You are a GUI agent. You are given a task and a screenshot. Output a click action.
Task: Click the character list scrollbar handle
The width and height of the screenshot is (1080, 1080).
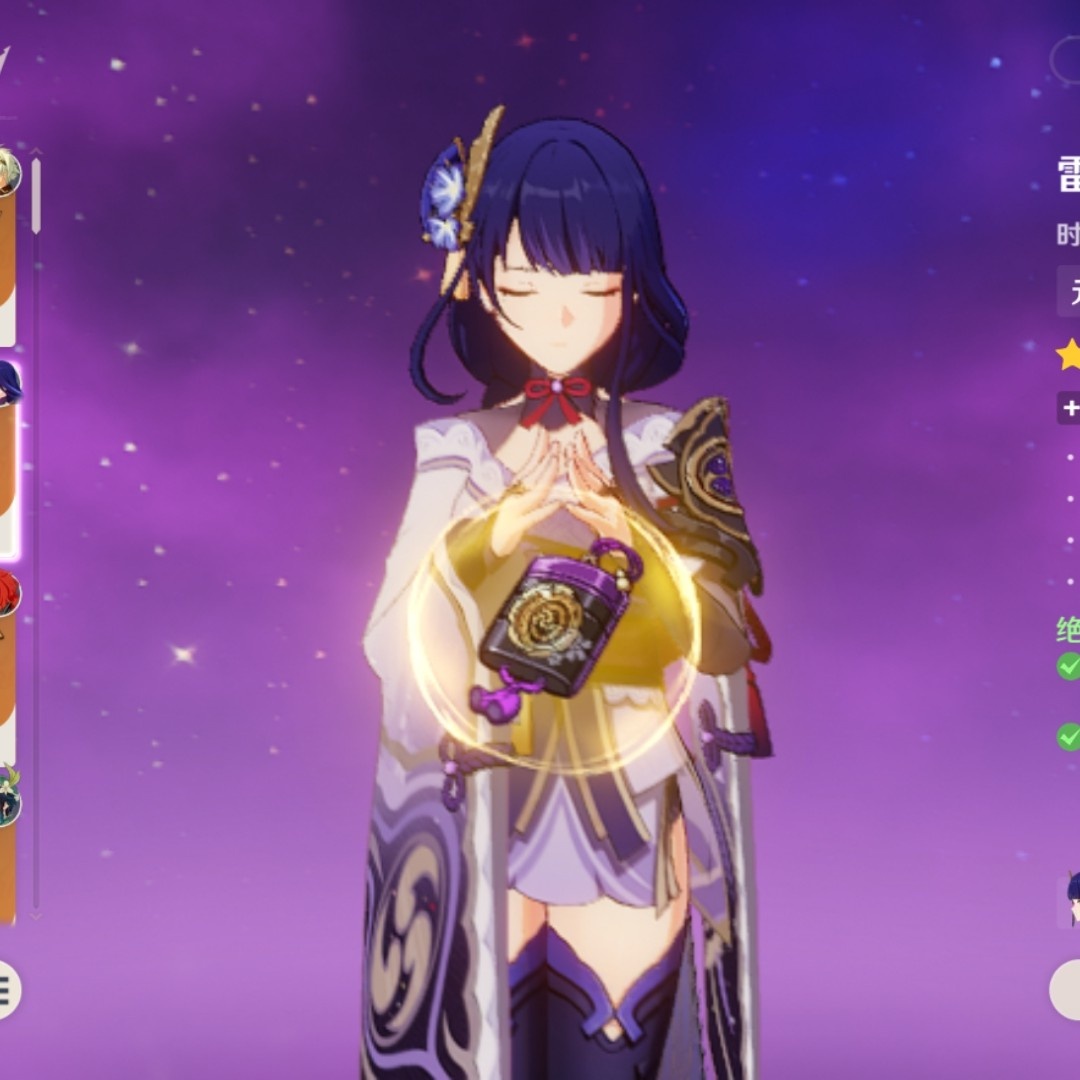click(36, 195)
